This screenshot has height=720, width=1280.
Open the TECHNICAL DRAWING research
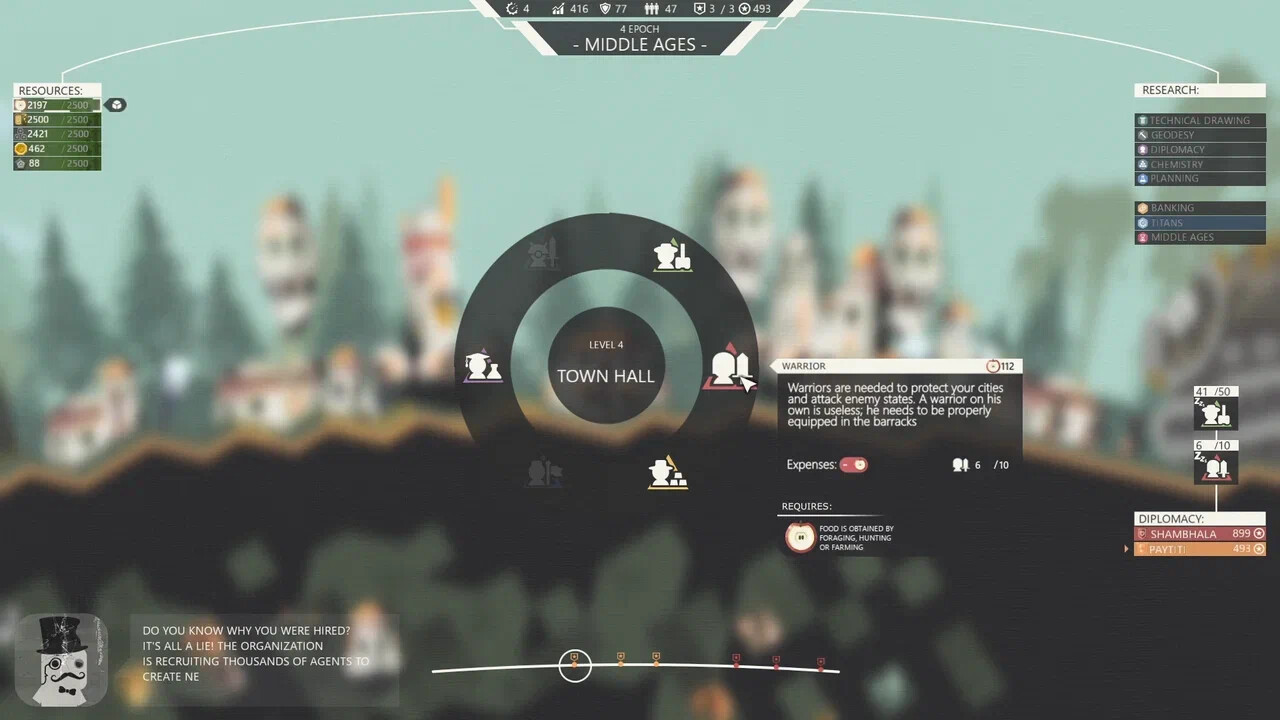click(x=1199, y=119)
